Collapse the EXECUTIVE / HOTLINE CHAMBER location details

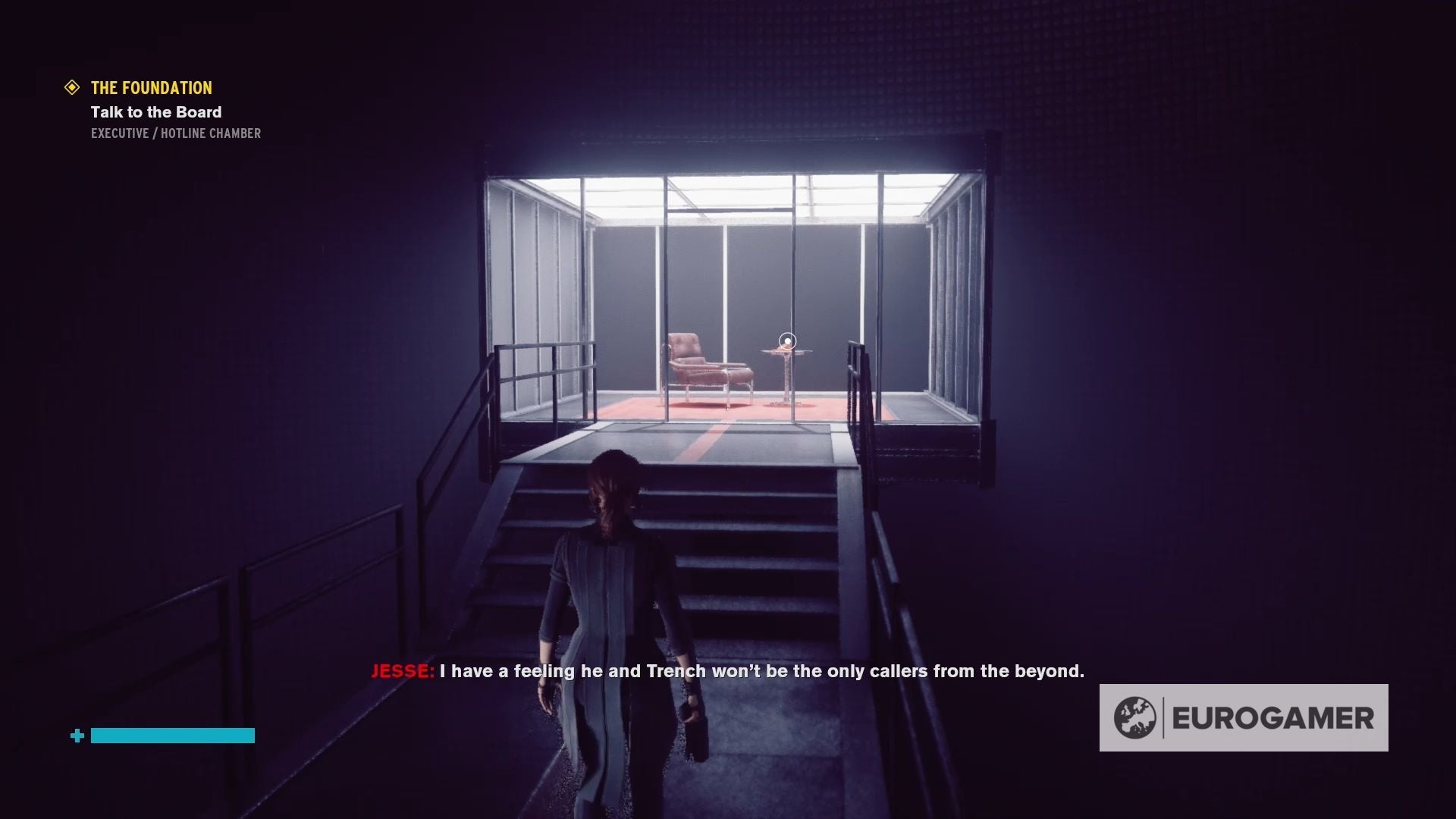click(175, 133)
